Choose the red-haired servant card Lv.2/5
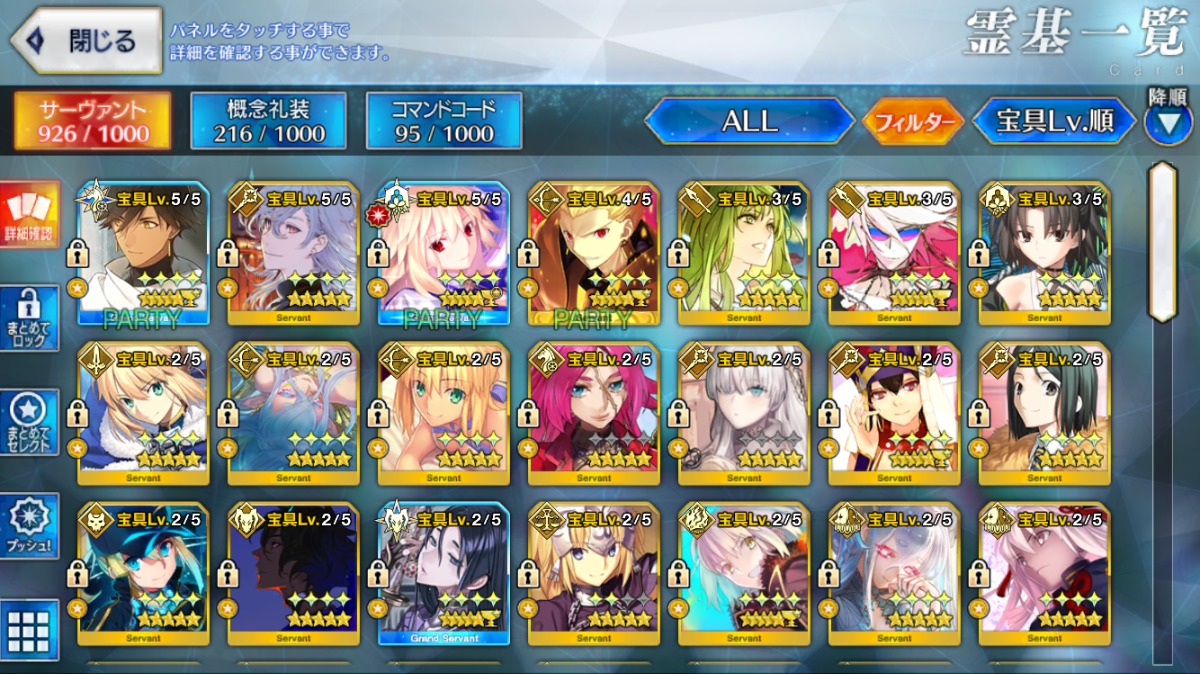Viewport: 1200px width, 674px height. click(x=593, y=413)
